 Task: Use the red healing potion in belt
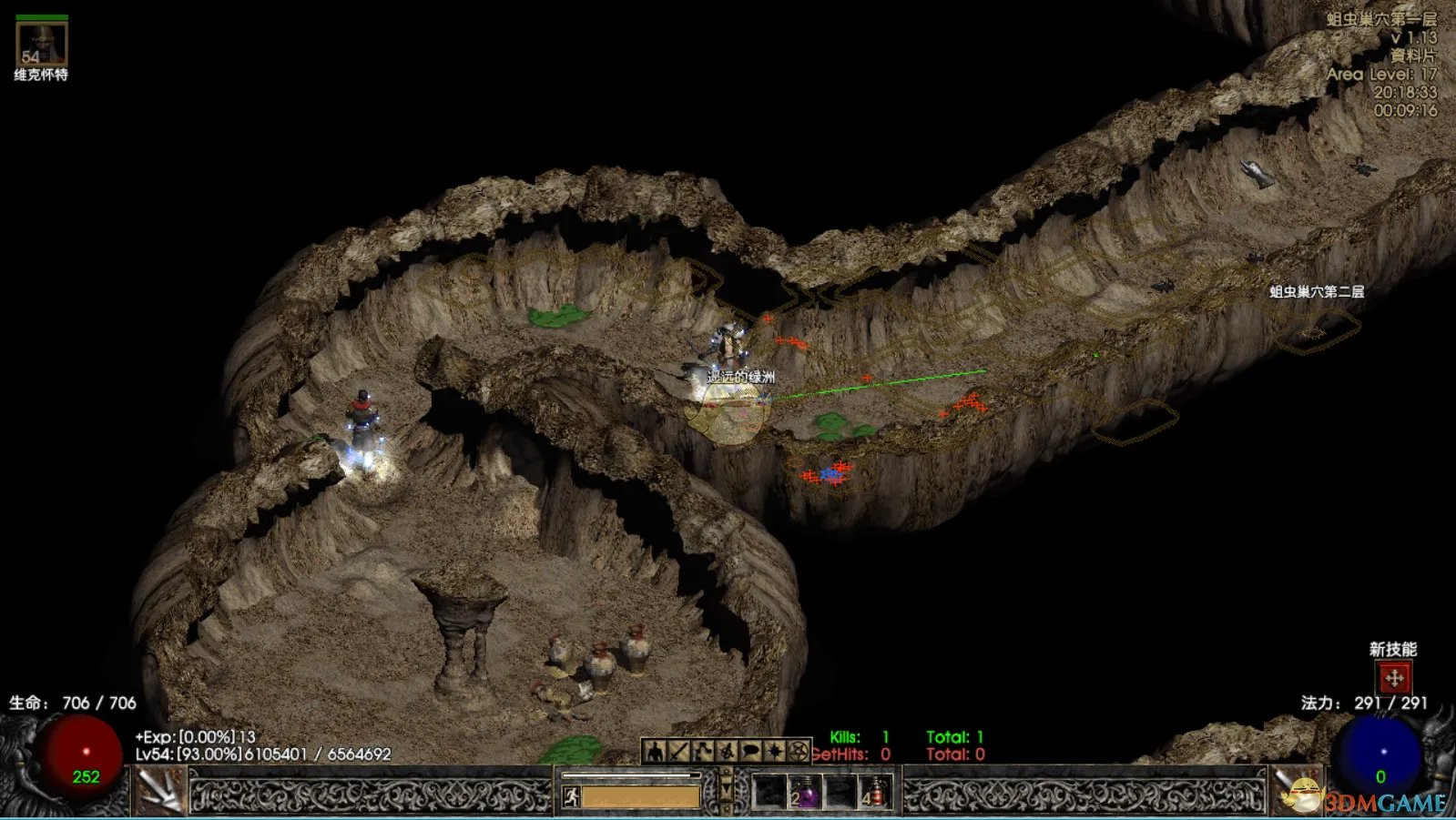point(875,792)
